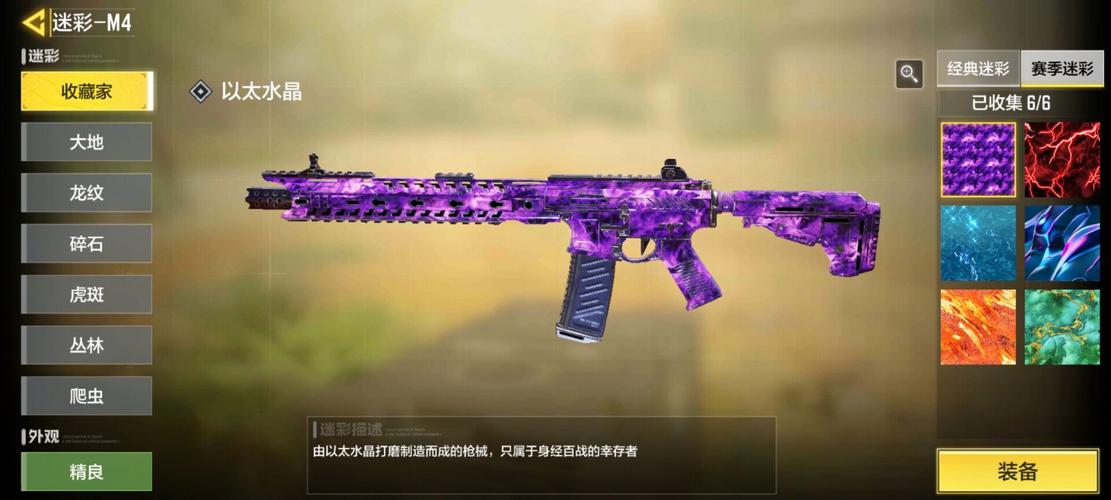Choose the red lightning camo thumbnail
The height and width of the screenshot is (500, 1111).
tap(1062, 160)
